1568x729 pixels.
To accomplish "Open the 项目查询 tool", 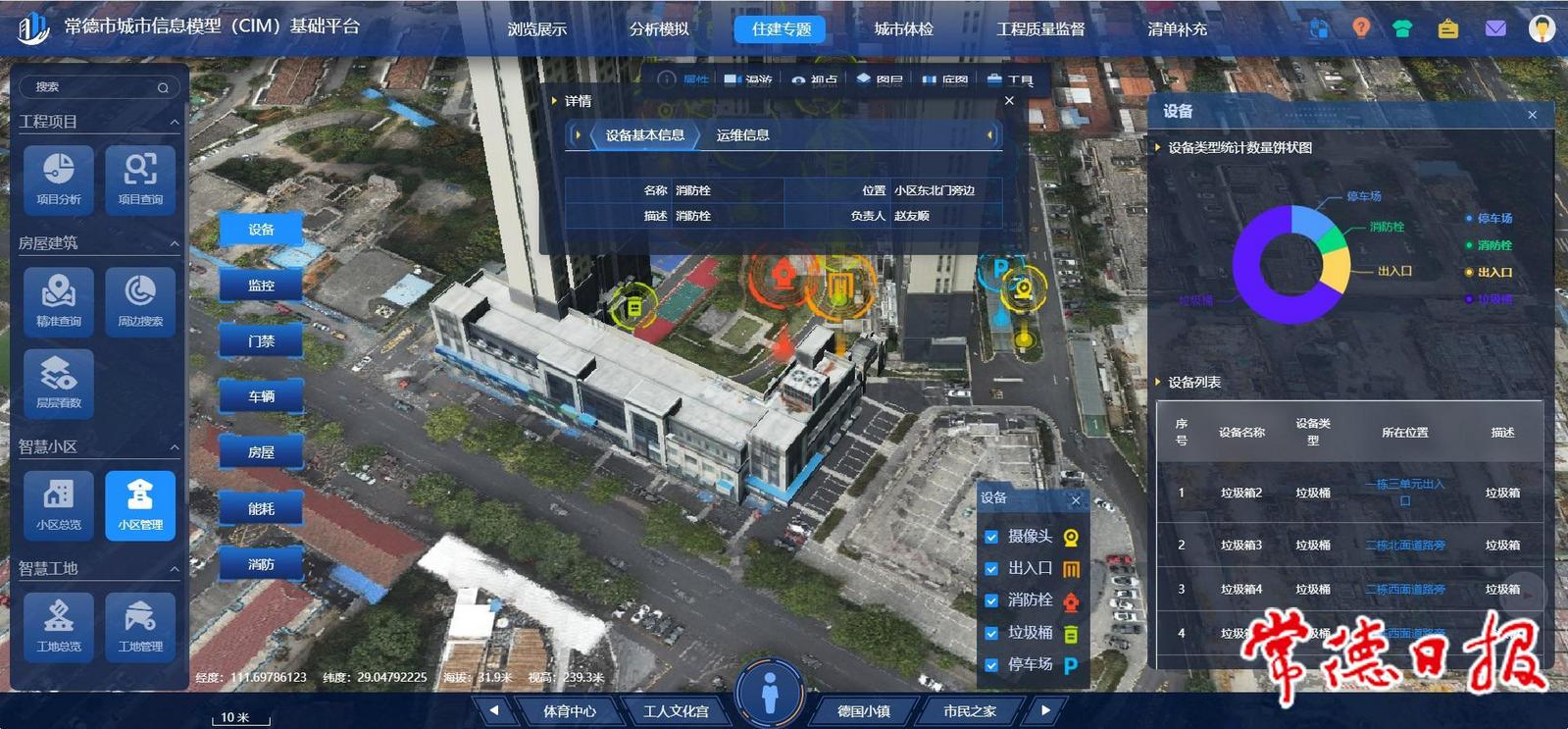I will click(x=140, y=178).
